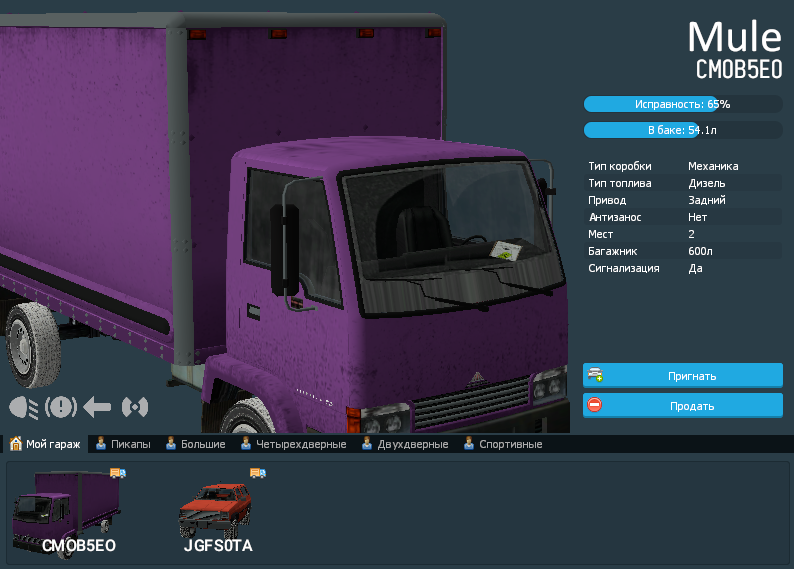Sell the vehicle with Продать
The height and width of the screenshot is (569, 794).
pos(682,406)
